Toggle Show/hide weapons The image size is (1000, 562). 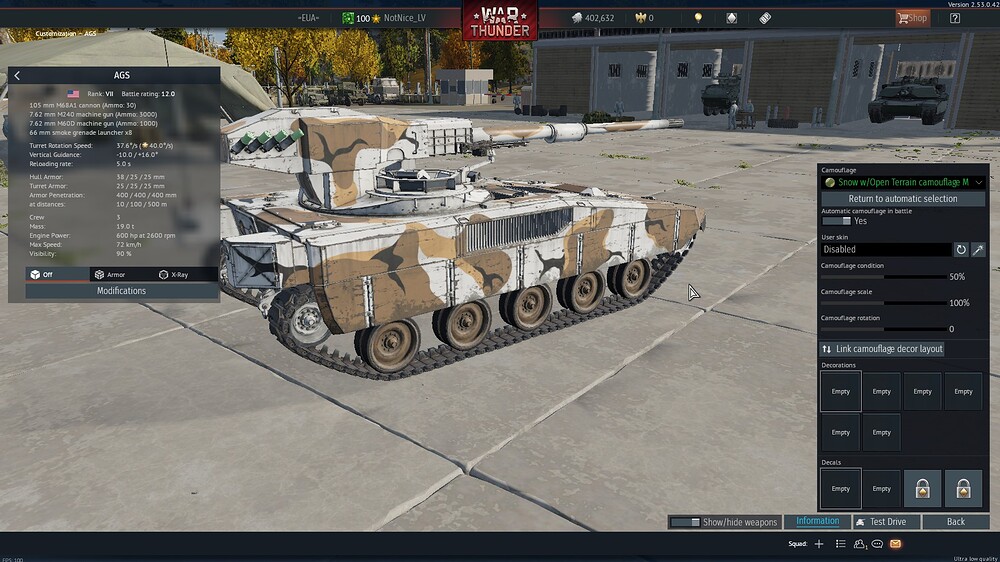(724, 522)
